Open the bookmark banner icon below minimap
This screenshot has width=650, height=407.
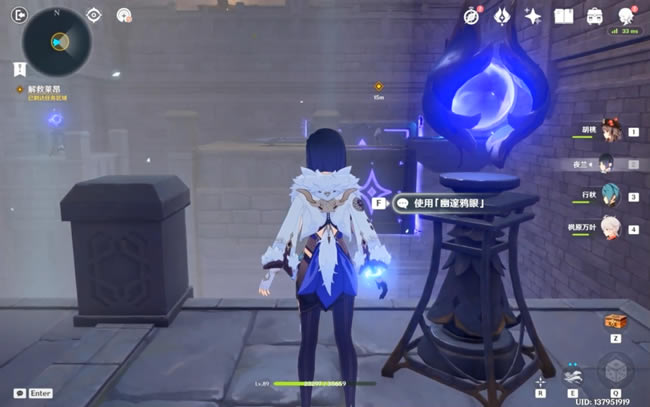pos(20,68)
